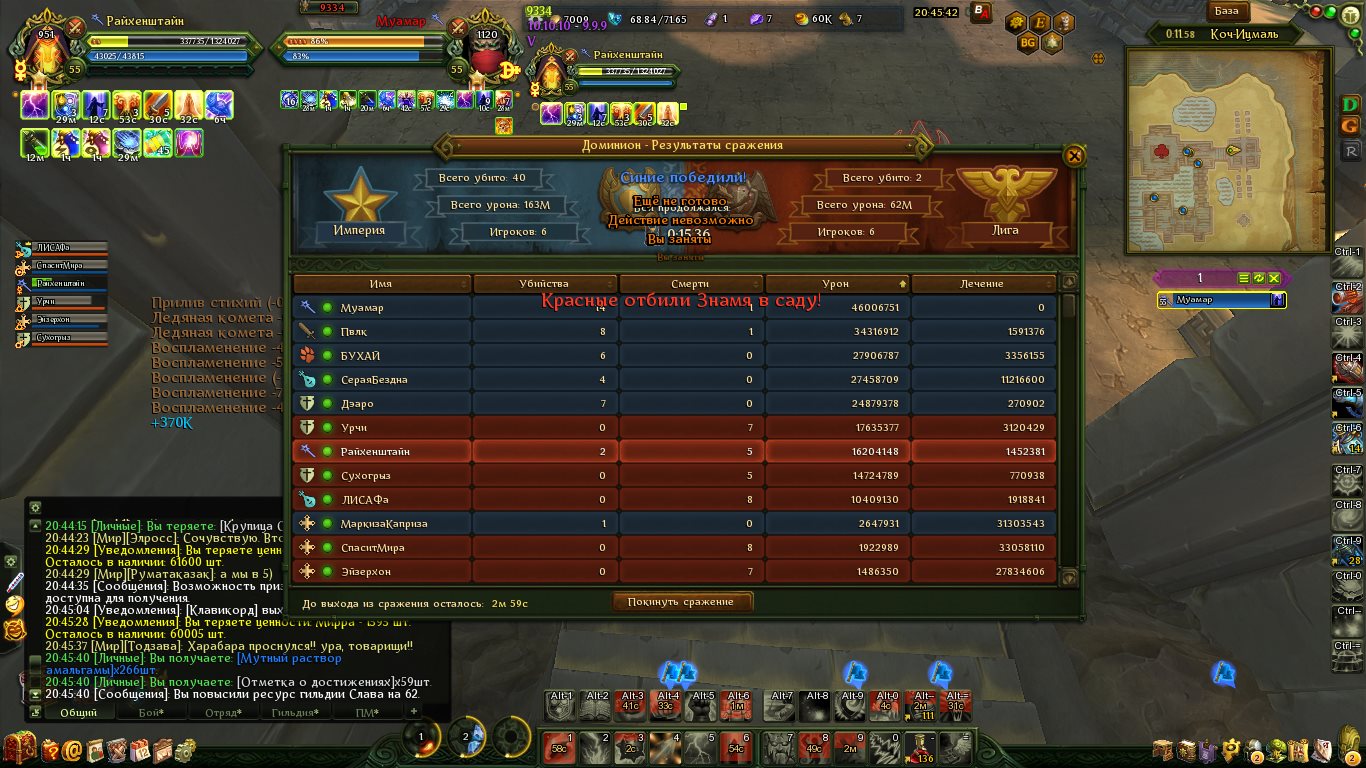Close the battle results window
Image resolution: width=1366 pixels, height=768 pixels.
[1074, 156]
